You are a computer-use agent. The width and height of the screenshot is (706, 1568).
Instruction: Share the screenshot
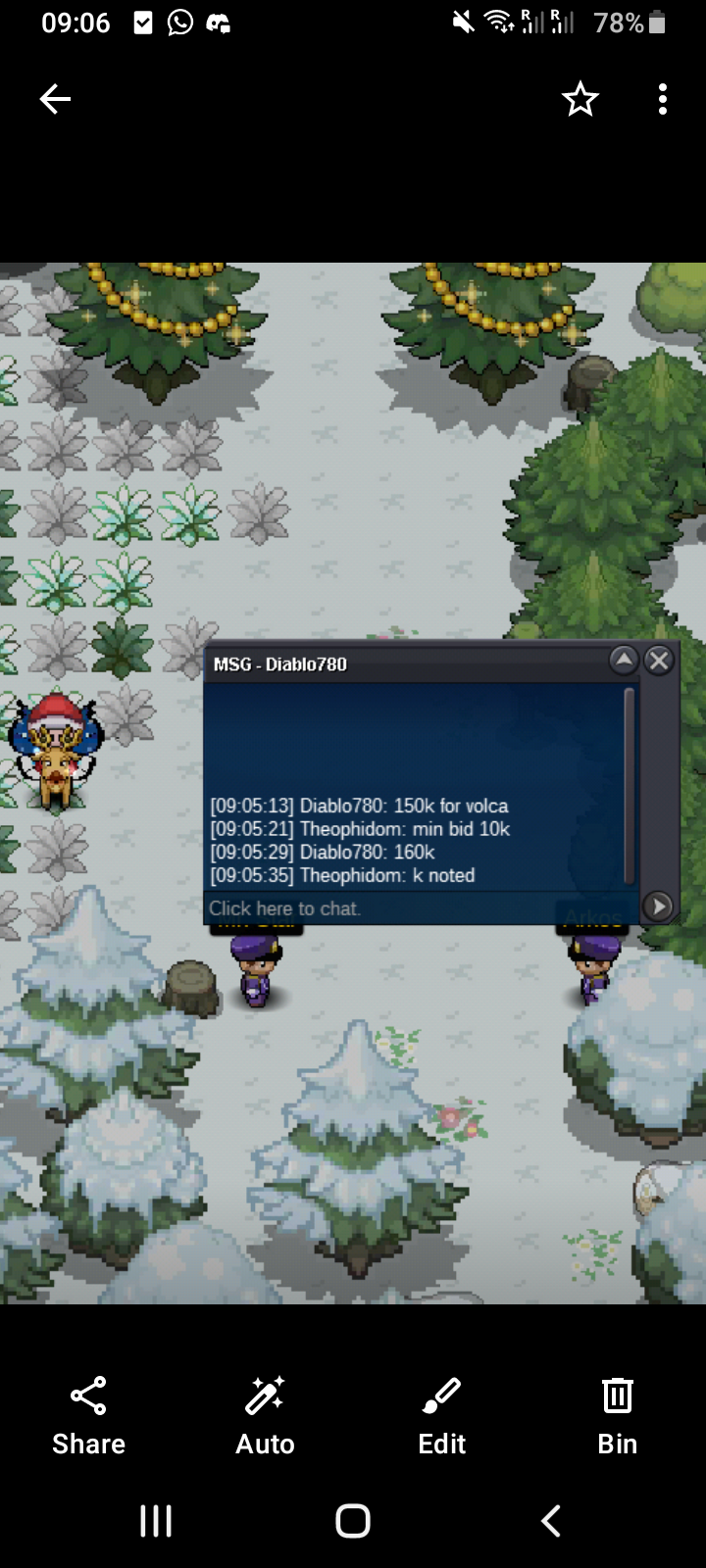[x=88, y=1416]
